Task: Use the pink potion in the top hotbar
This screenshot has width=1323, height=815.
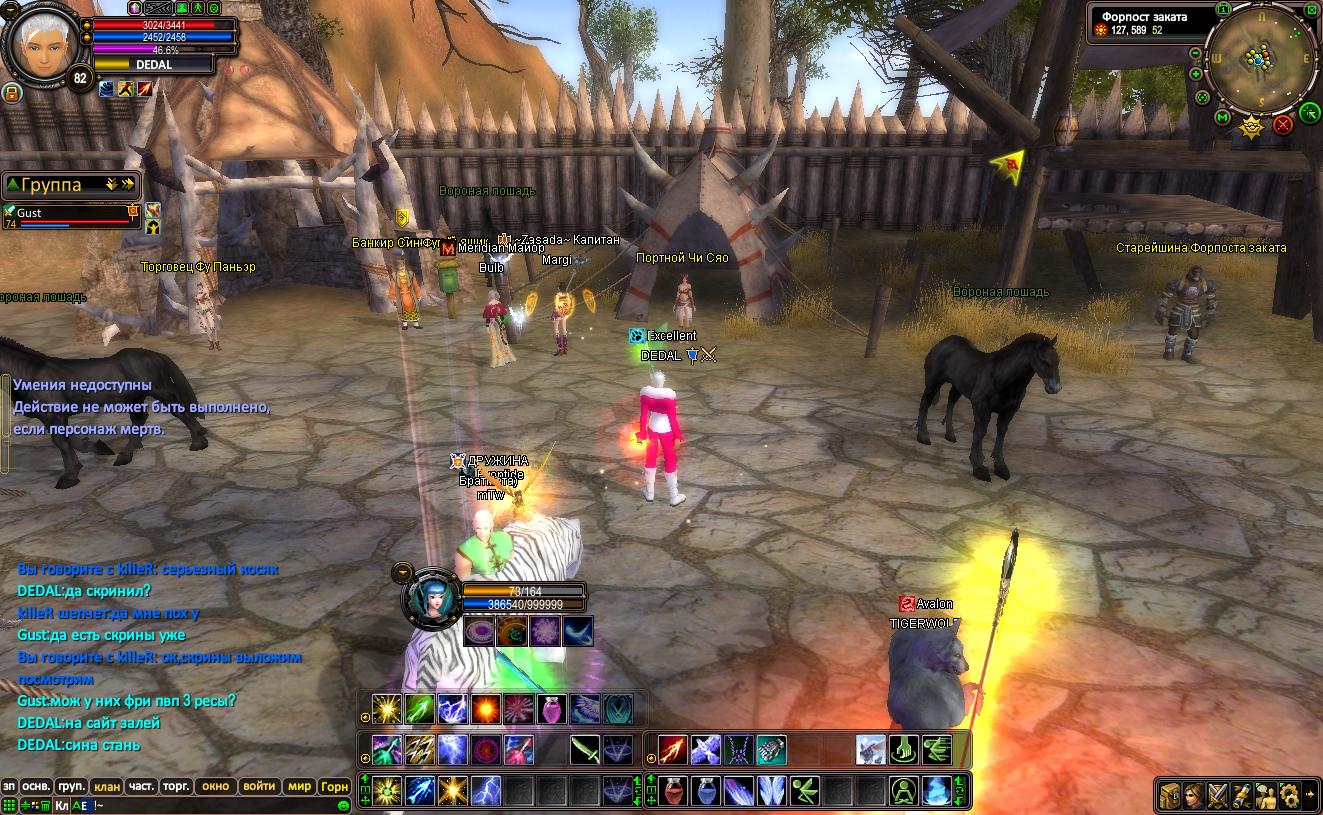Action: 551,709
